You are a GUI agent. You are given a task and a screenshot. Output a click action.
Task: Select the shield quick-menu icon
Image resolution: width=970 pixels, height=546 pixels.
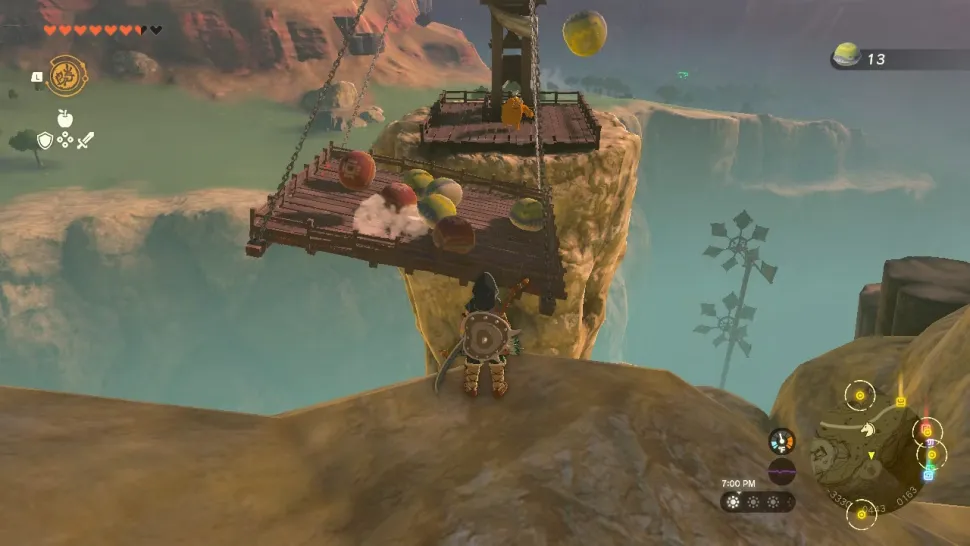pyautogui.click(x=44, y=141)
